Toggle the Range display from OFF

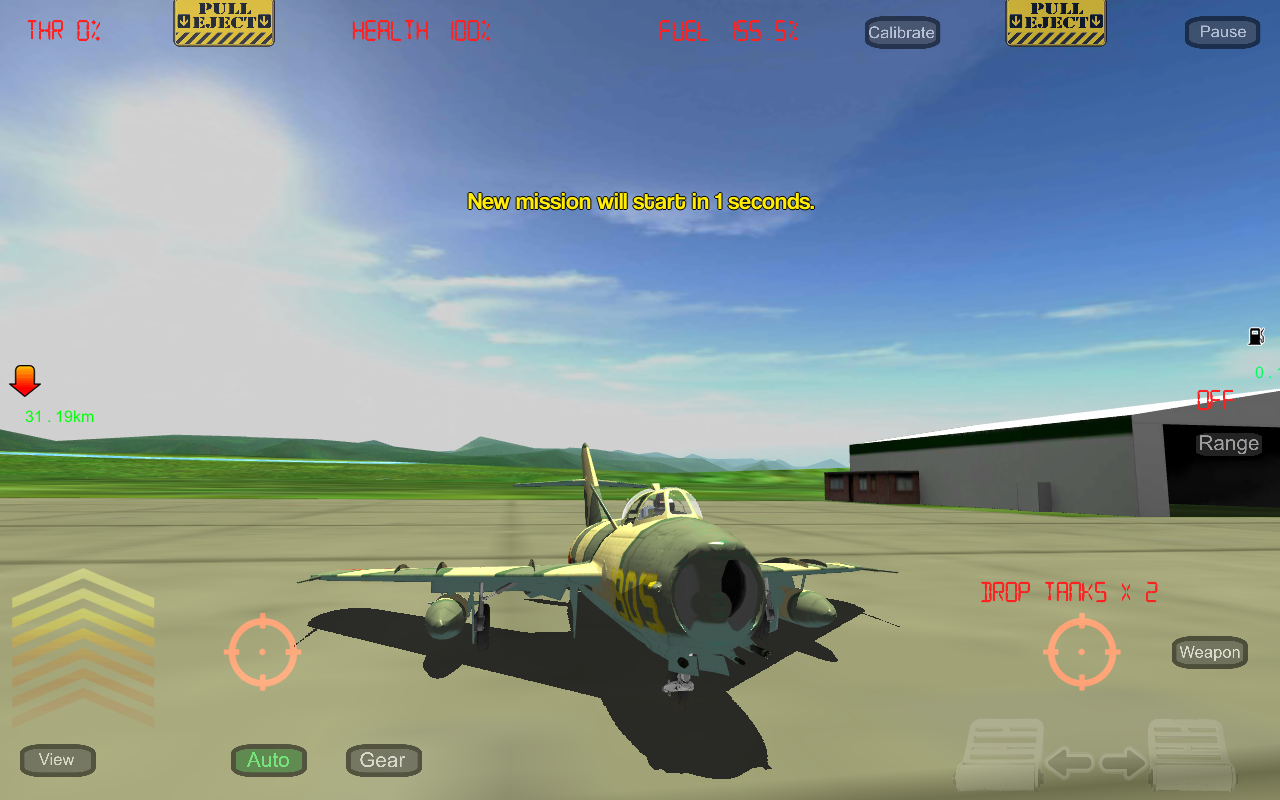coord(1228,443)
